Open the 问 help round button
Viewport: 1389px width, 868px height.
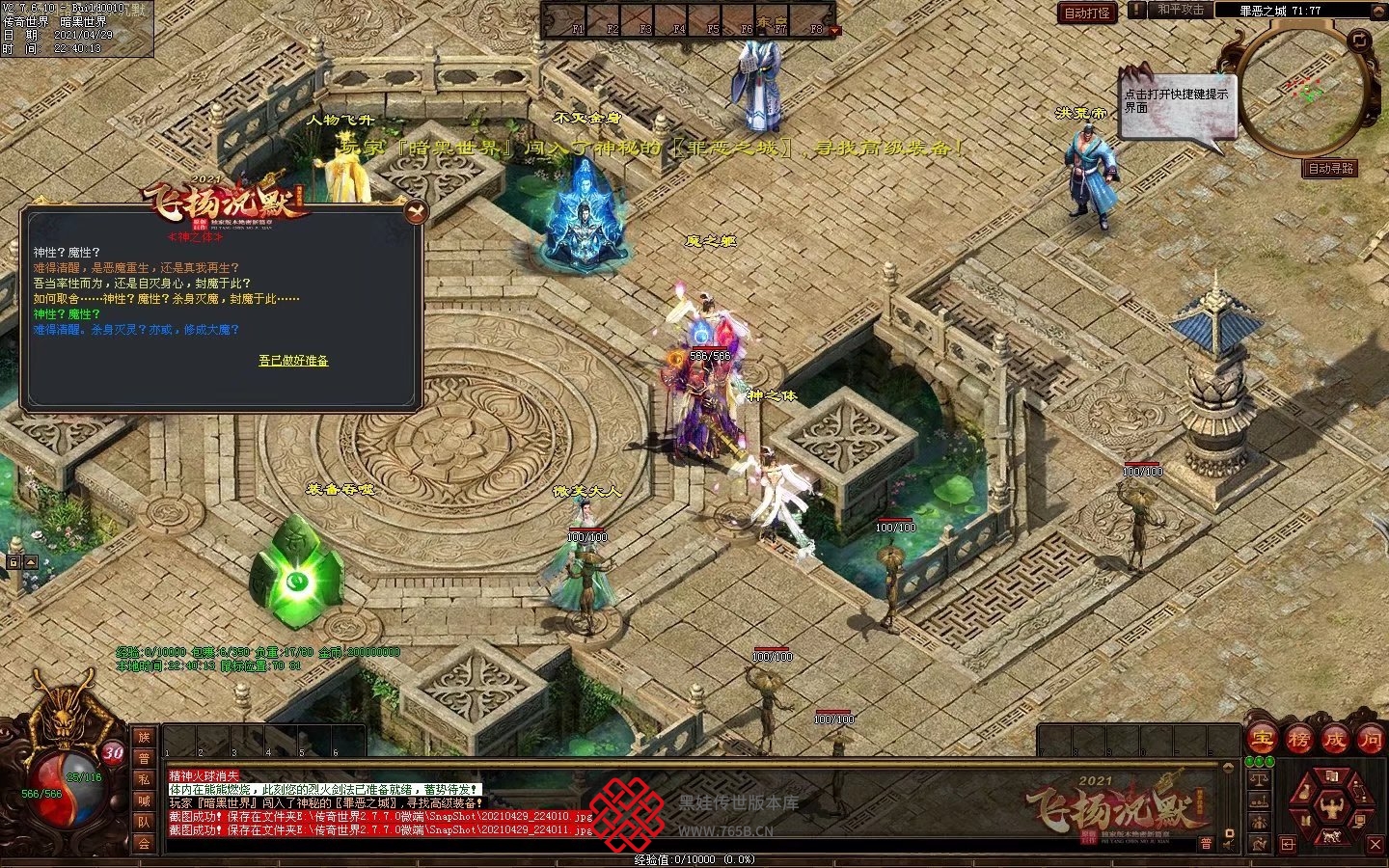click(1370, 740)
